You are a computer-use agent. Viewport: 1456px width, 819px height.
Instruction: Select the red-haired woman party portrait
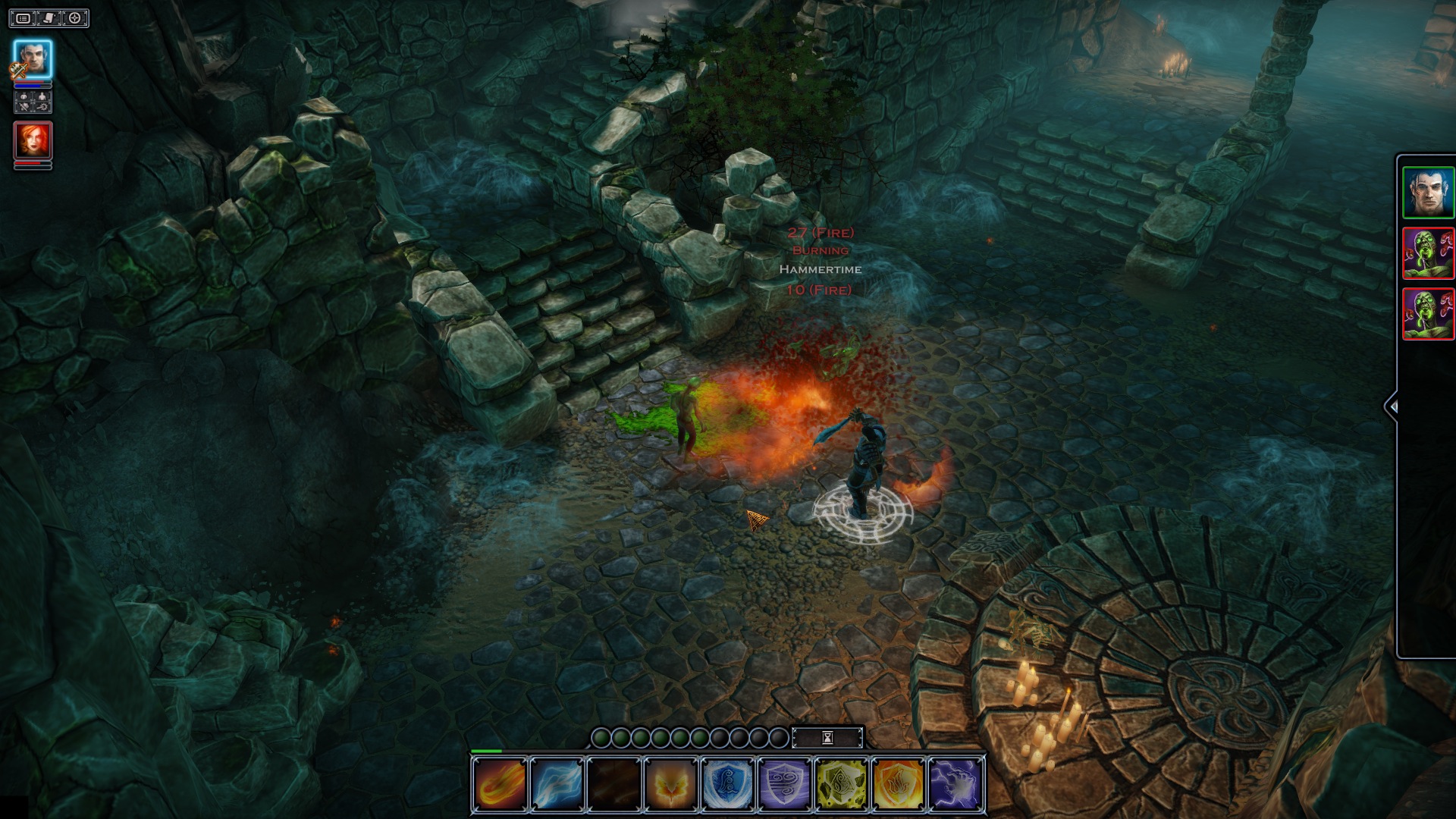pyautogui.click(x=33, y=140)
